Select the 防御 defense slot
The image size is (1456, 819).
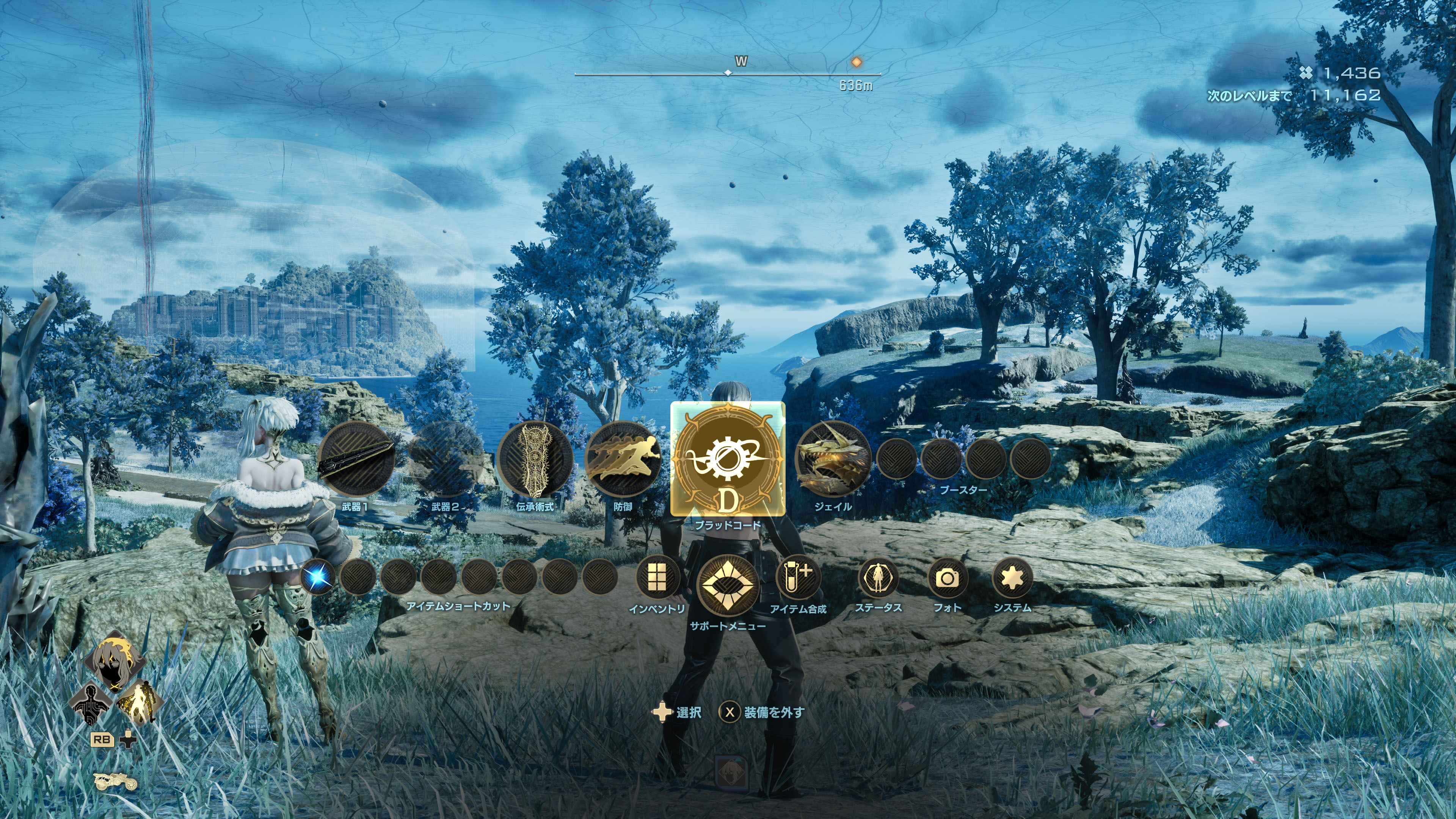click(x=623, y=459)
